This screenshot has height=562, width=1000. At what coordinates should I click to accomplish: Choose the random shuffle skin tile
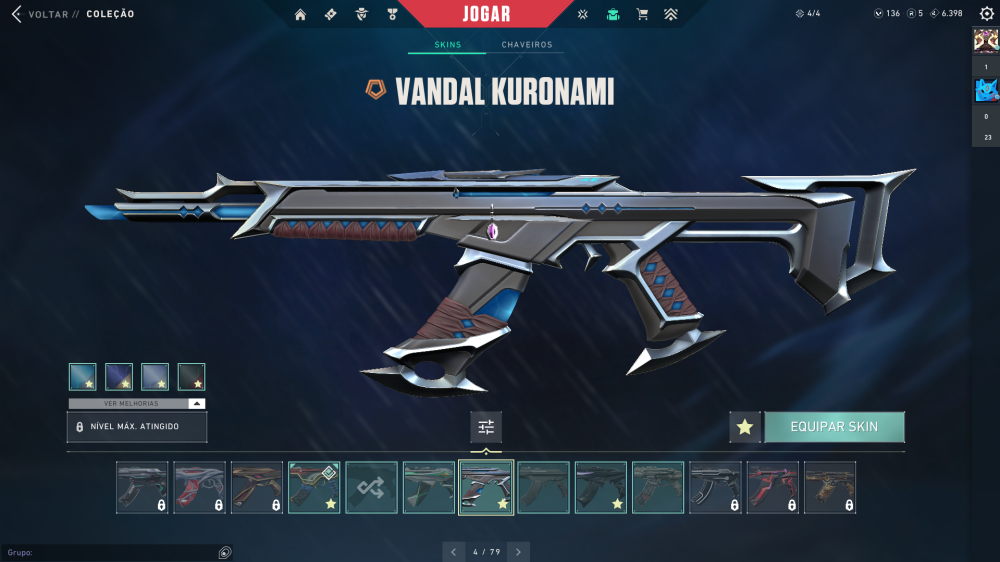coord(371,487)
